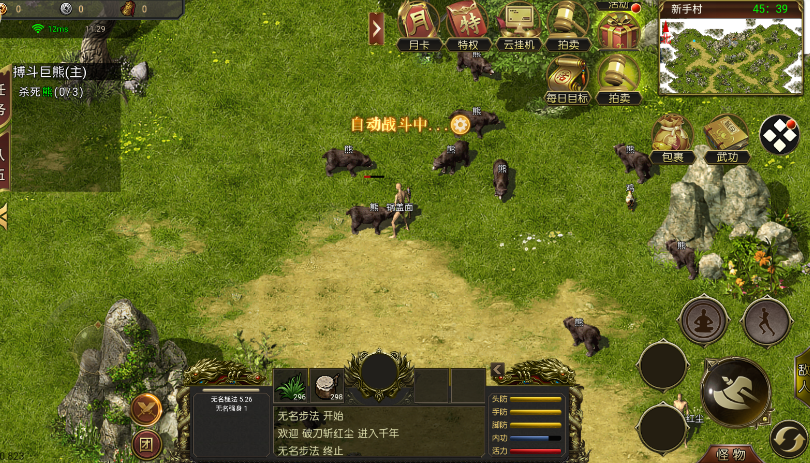Activate the meditation pose skill button
This screenshot has height=463, width=810.
pos(703,321)
